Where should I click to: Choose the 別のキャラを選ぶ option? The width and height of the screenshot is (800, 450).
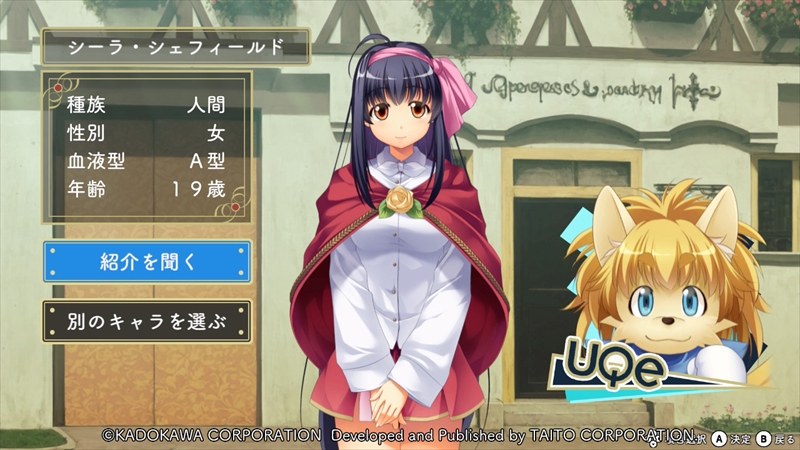click(147, 321)
